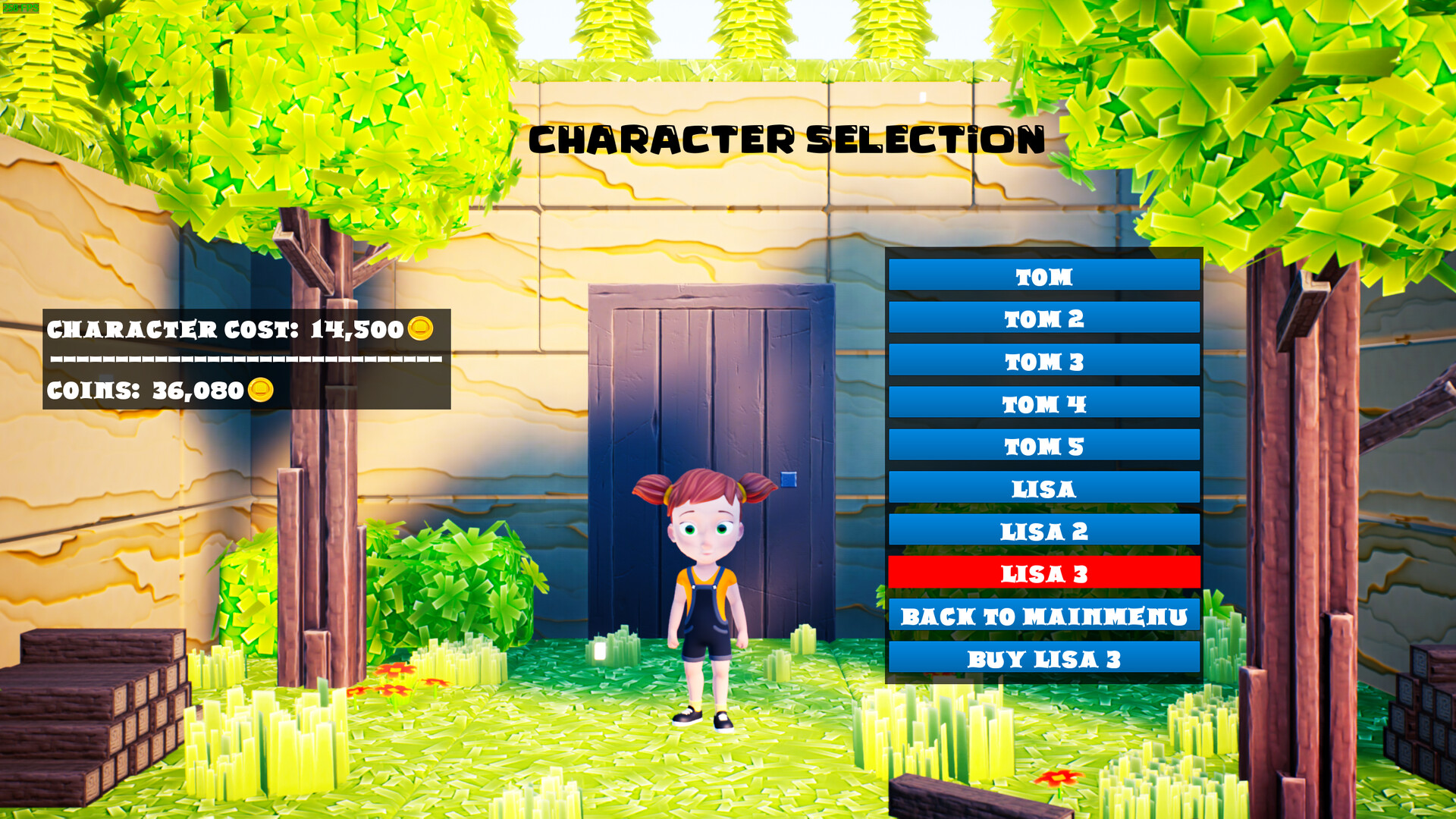Image resolution: width=1456 pixels, height=819 pixels.
Task: Buy Lisa 3 character
Action: (1043, 658)
